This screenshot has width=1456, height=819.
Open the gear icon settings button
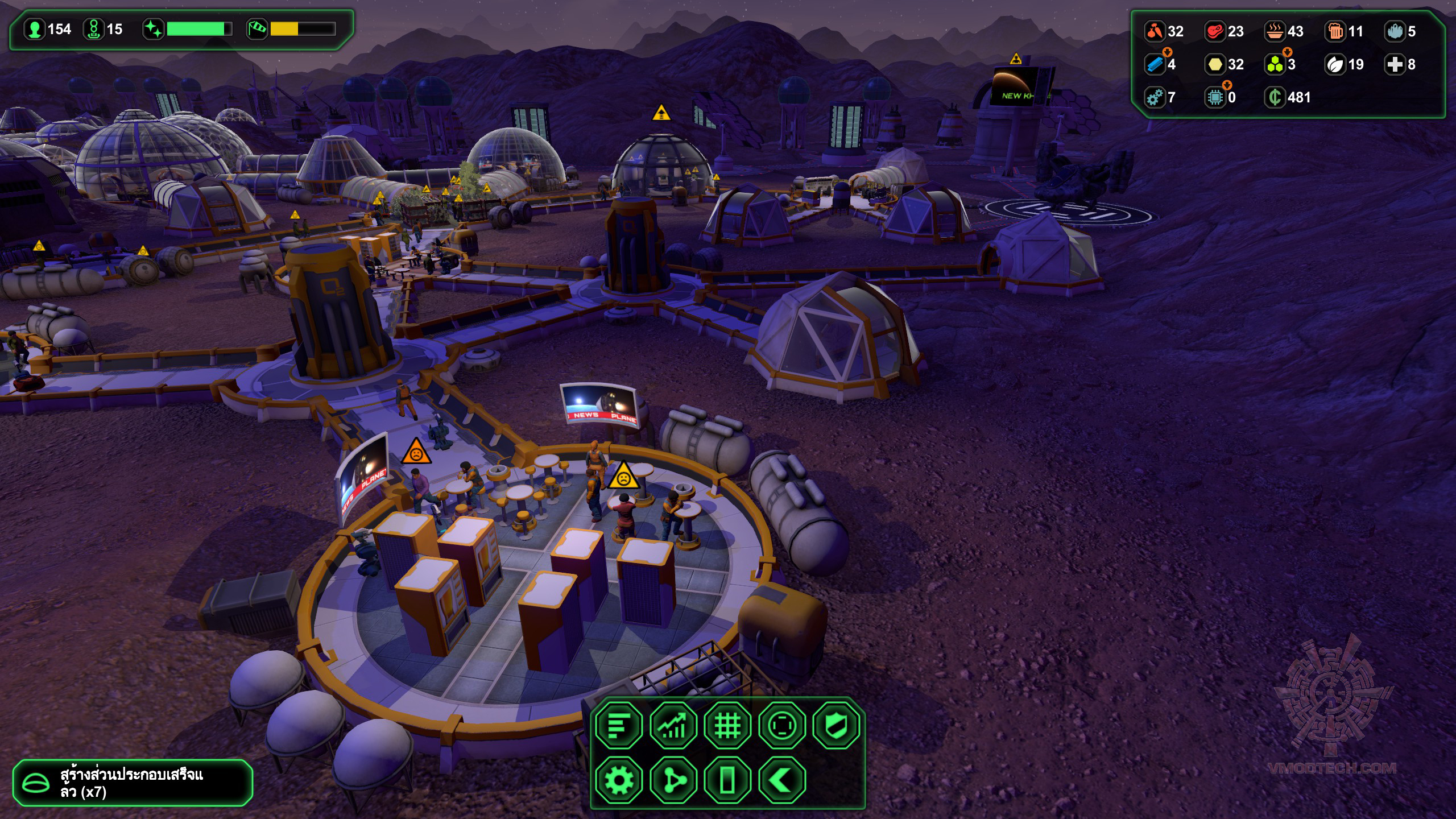coord(619,780)
